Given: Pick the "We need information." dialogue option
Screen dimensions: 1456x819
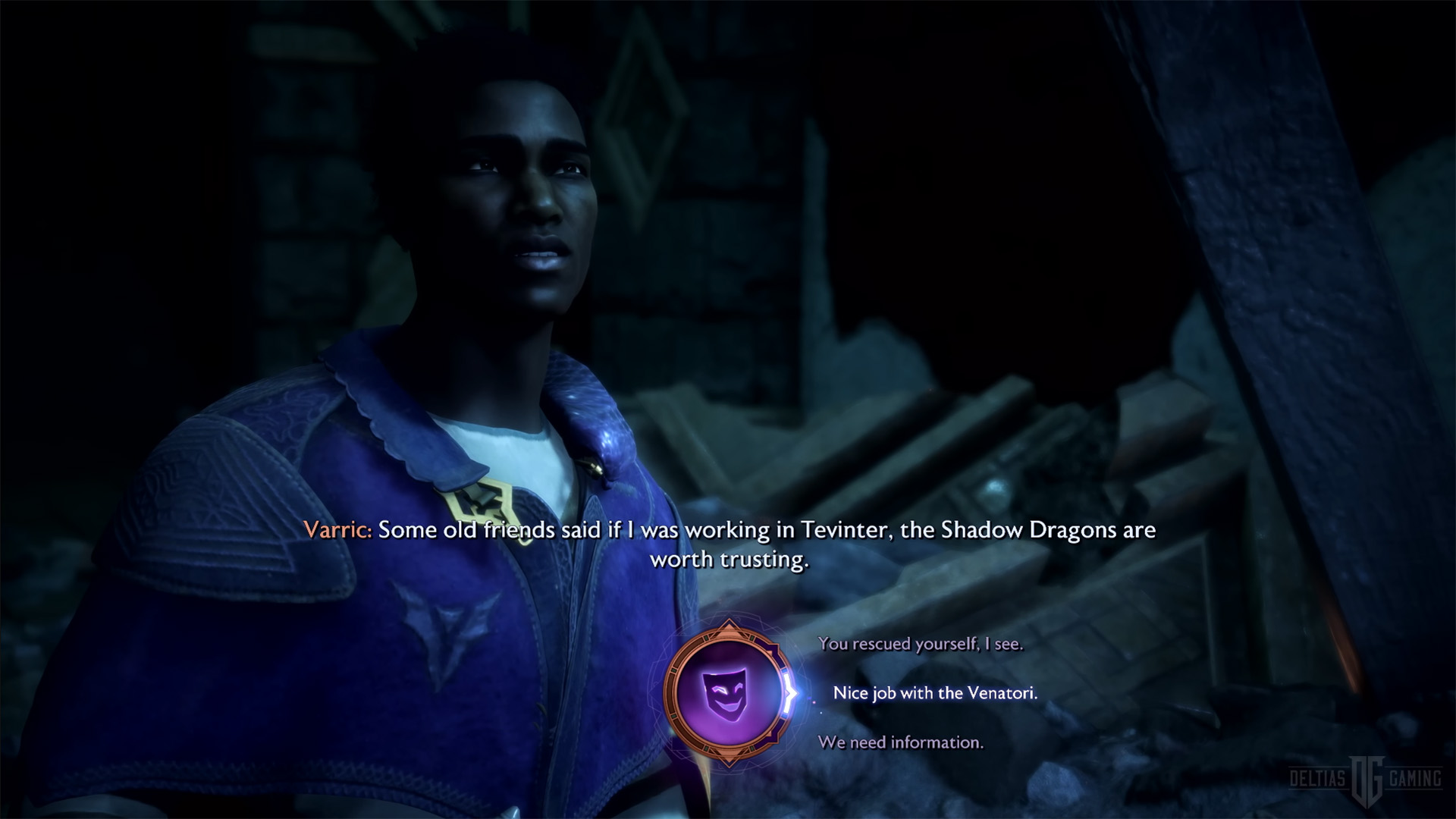Looking at the screenshot, I should 900,742.
